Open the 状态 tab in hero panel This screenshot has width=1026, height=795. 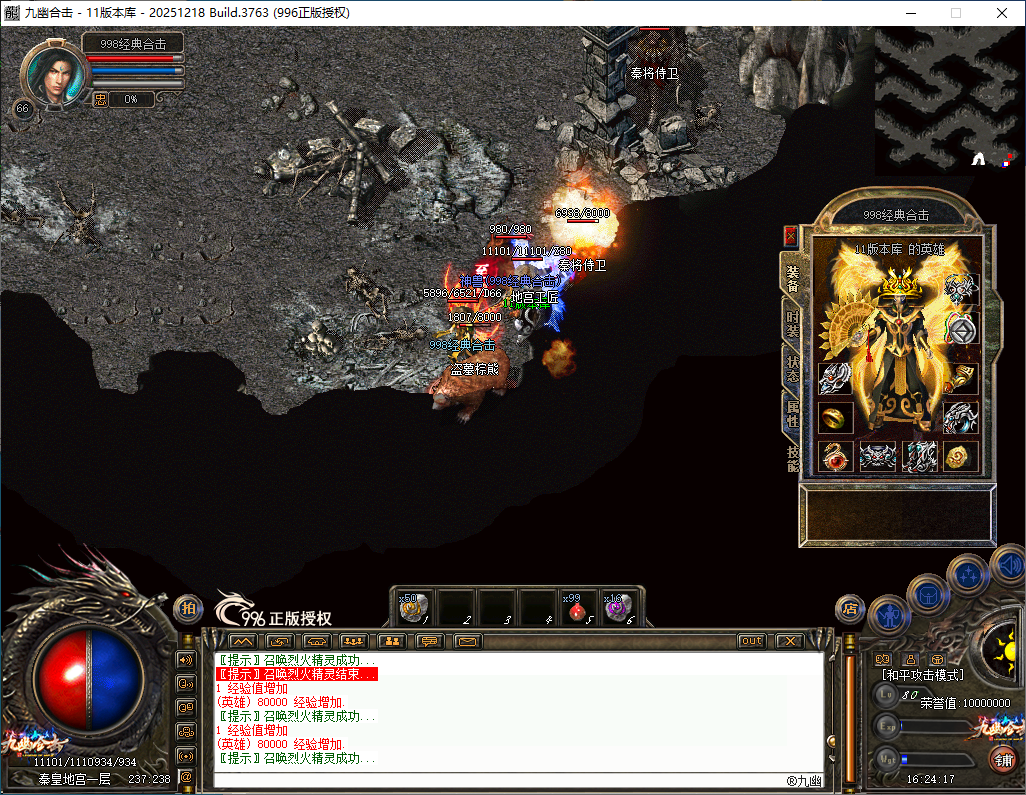coord(792,365)
